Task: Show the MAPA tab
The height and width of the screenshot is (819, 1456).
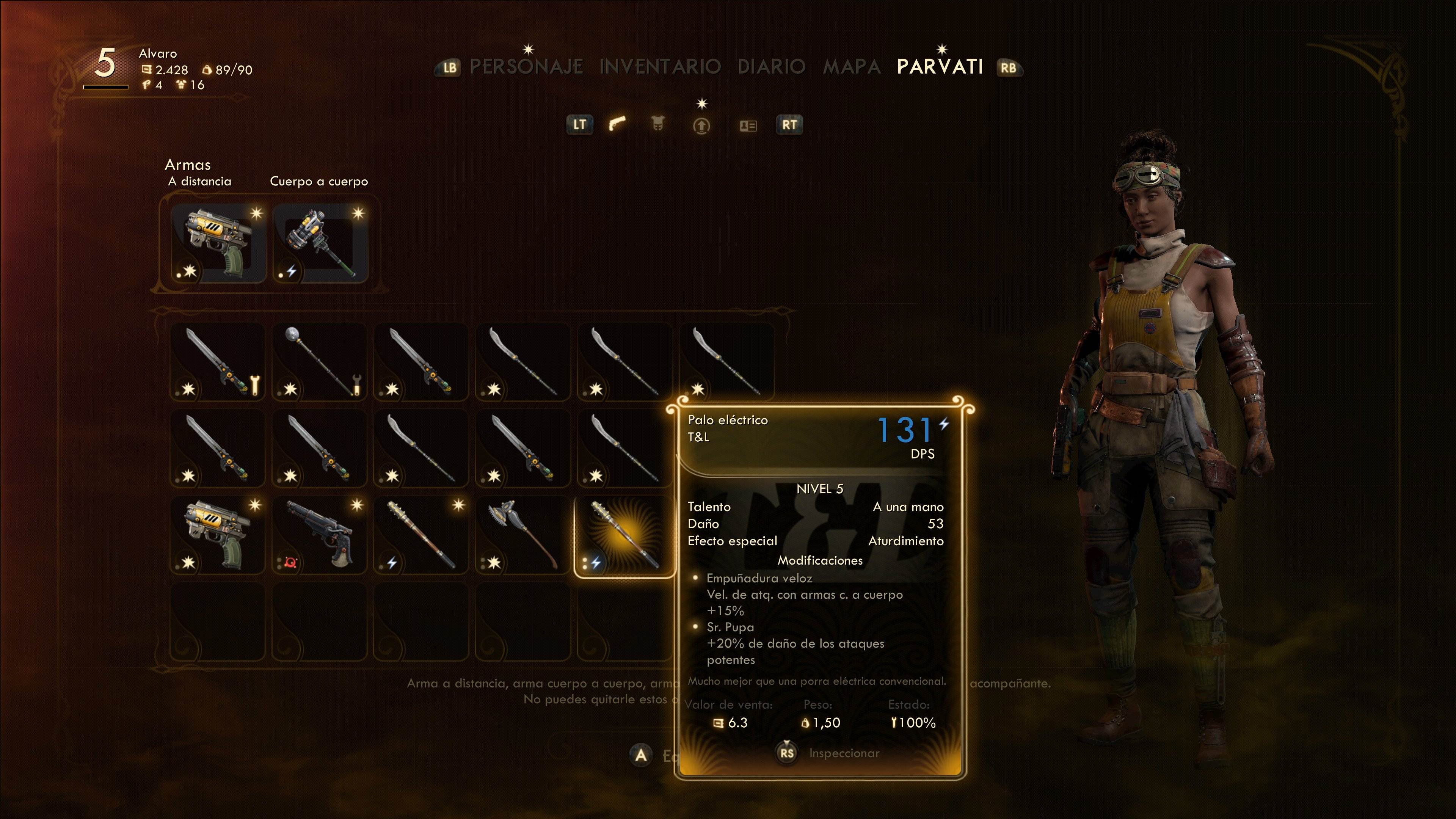Action: (x=851, y=67)
